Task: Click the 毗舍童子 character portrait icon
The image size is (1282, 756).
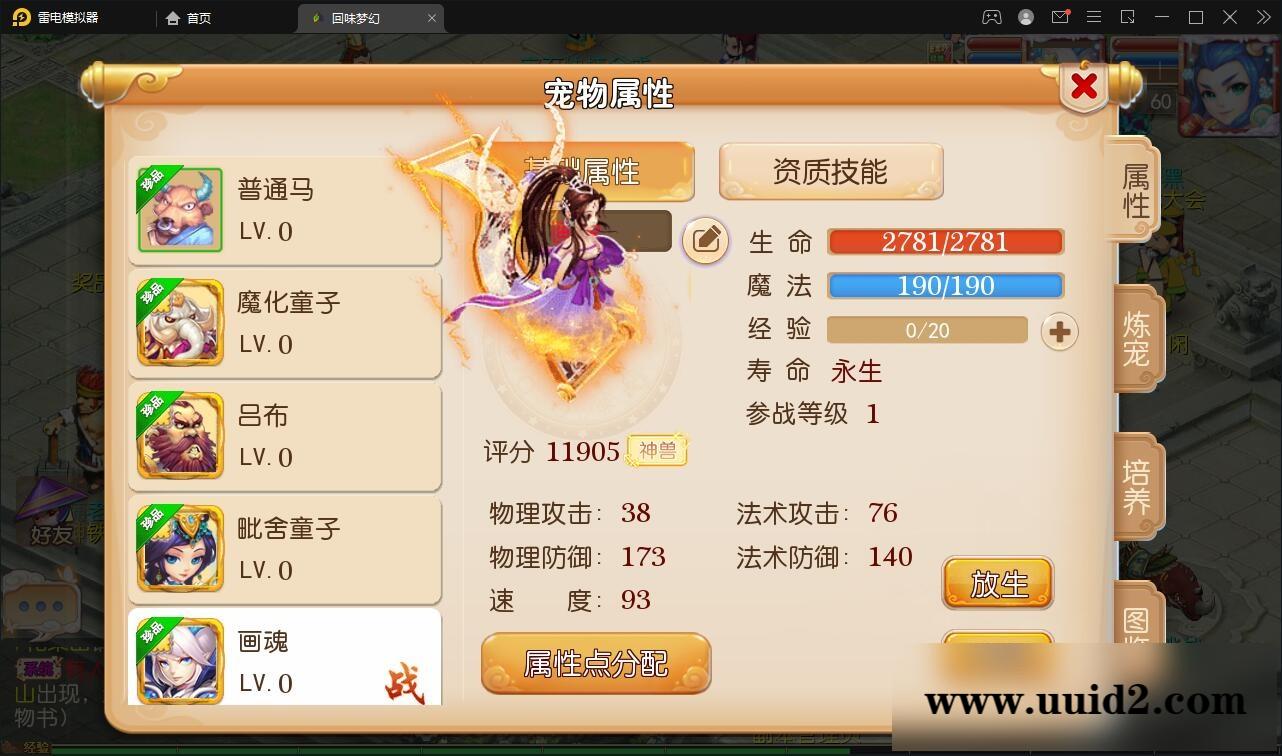Action: tap(179, 548)
